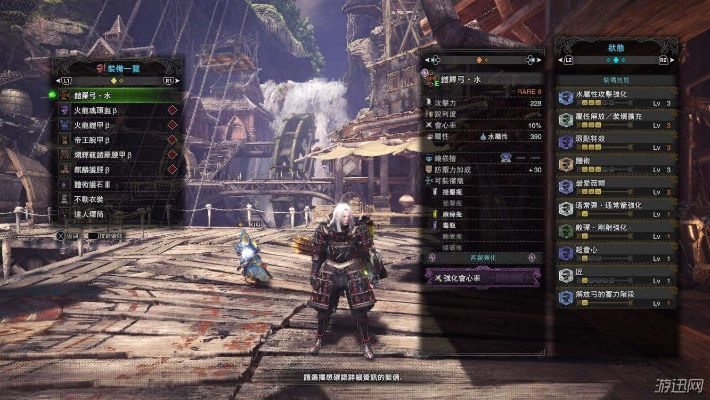Screen dimensions: 710x400
Task: Pick the 爆鱗龍 waist armor β row
Action: pyautogui.click(x=110, y=155)
